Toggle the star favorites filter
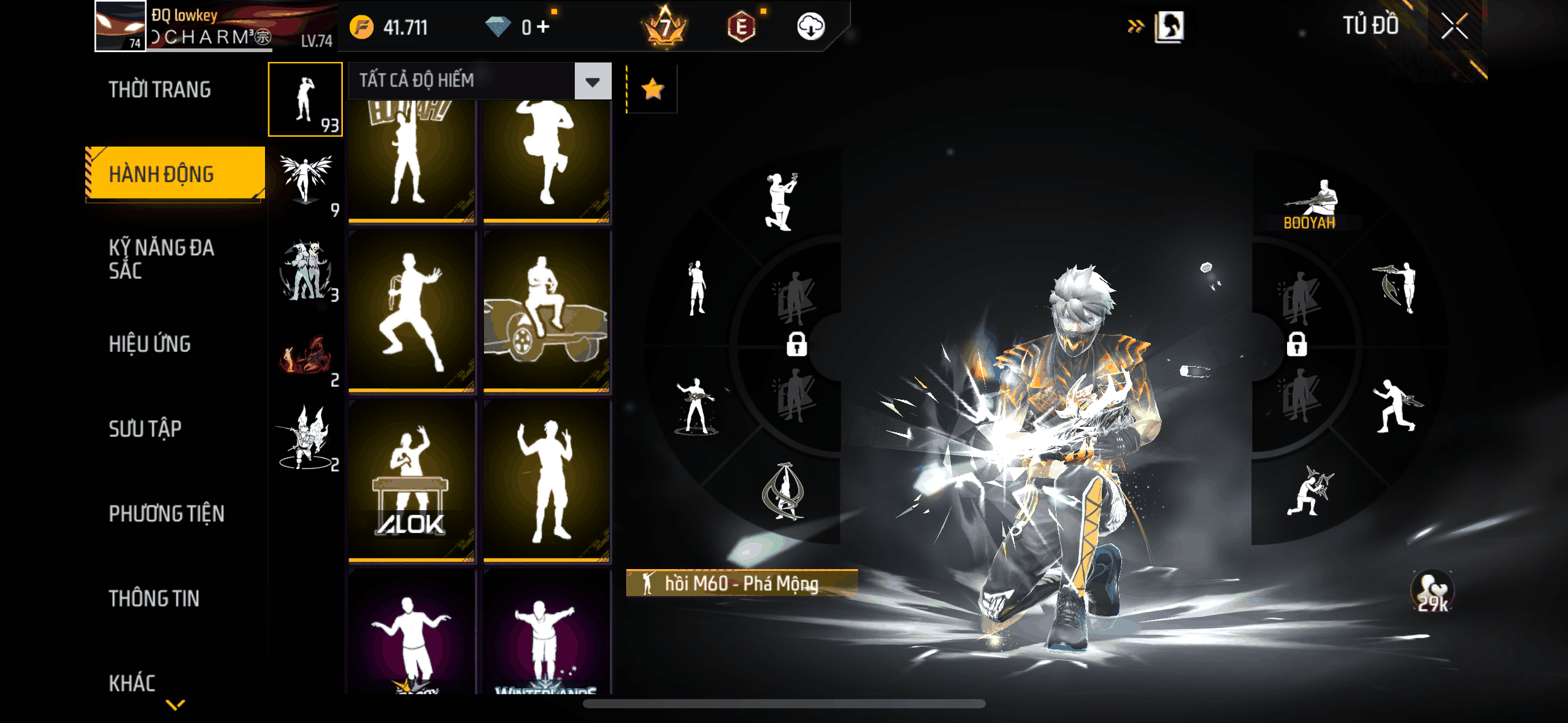1568x723 pixels. (x=652, y=90)
